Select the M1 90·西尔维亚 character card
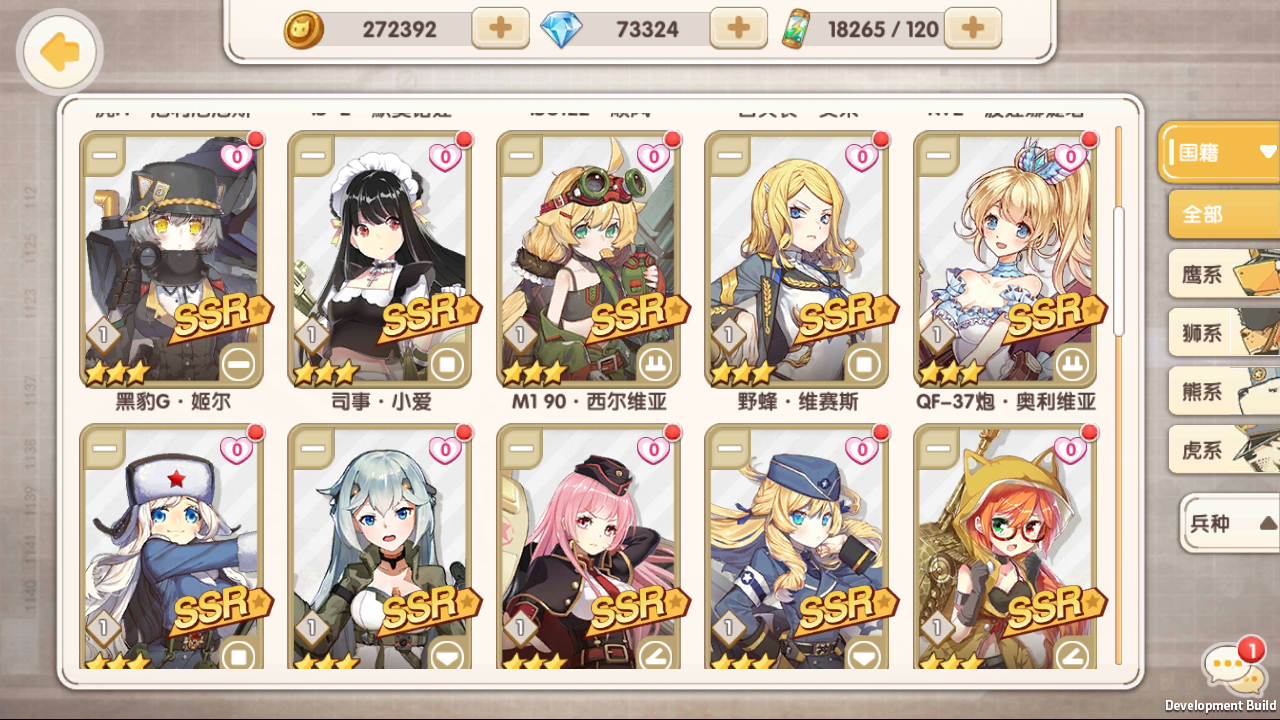 (x=589, y=260)
